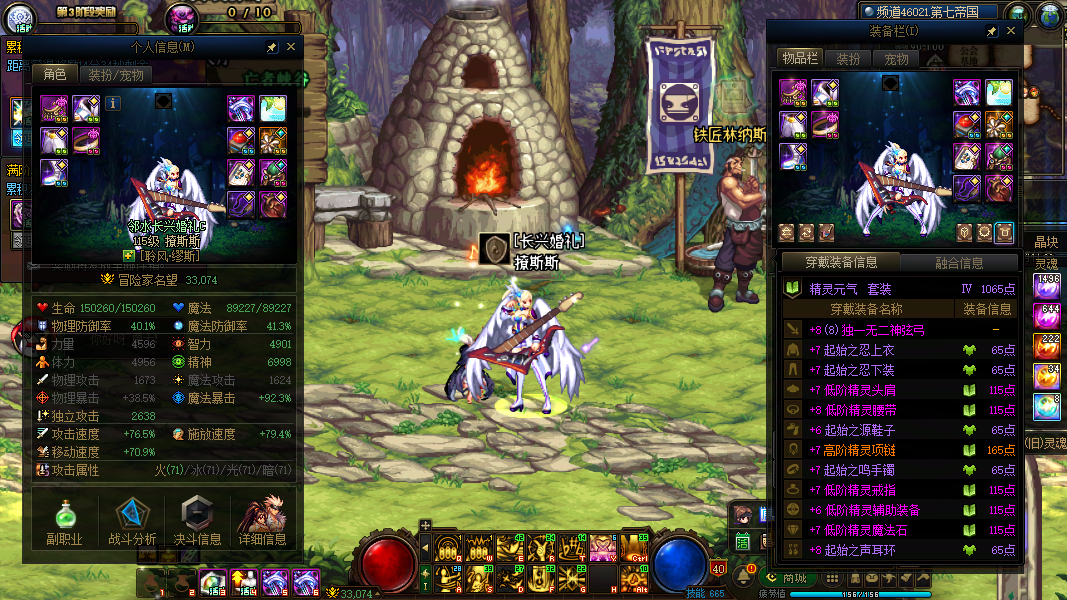Close the 个人信息 character panel
1067x600 pixels.
(291, 47)
